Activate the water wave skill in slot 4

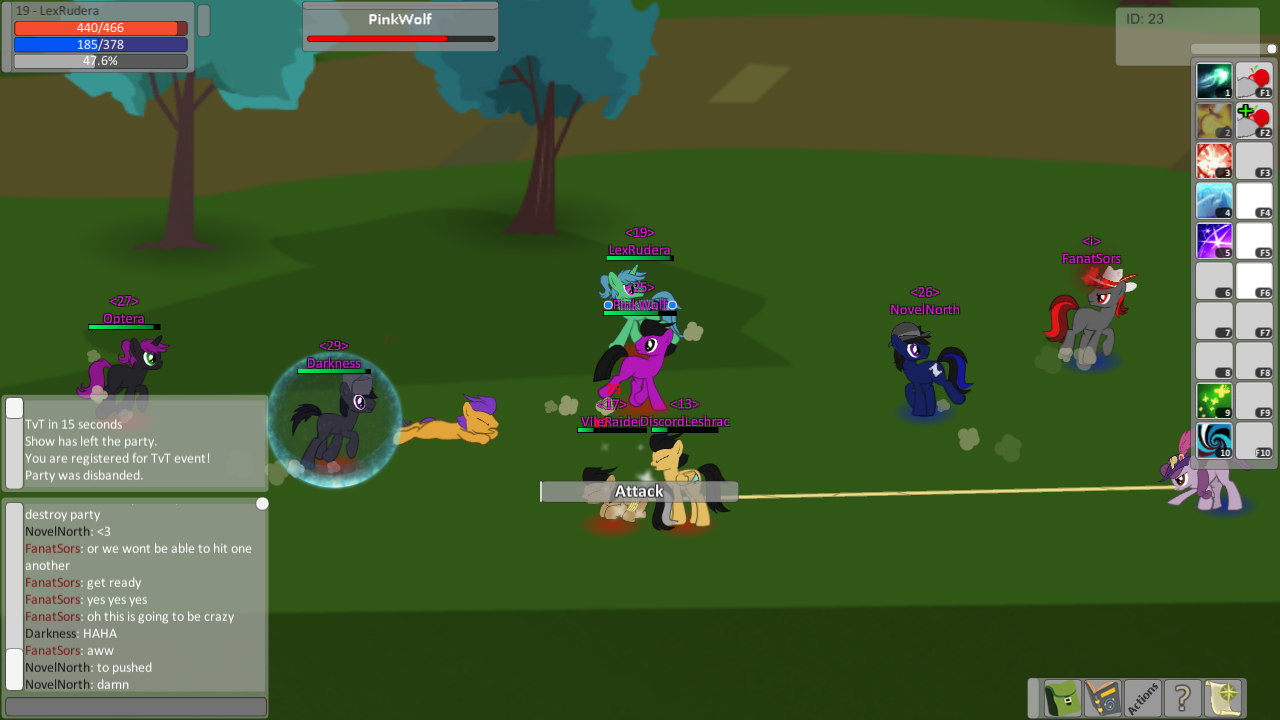tap(1213, 200)
